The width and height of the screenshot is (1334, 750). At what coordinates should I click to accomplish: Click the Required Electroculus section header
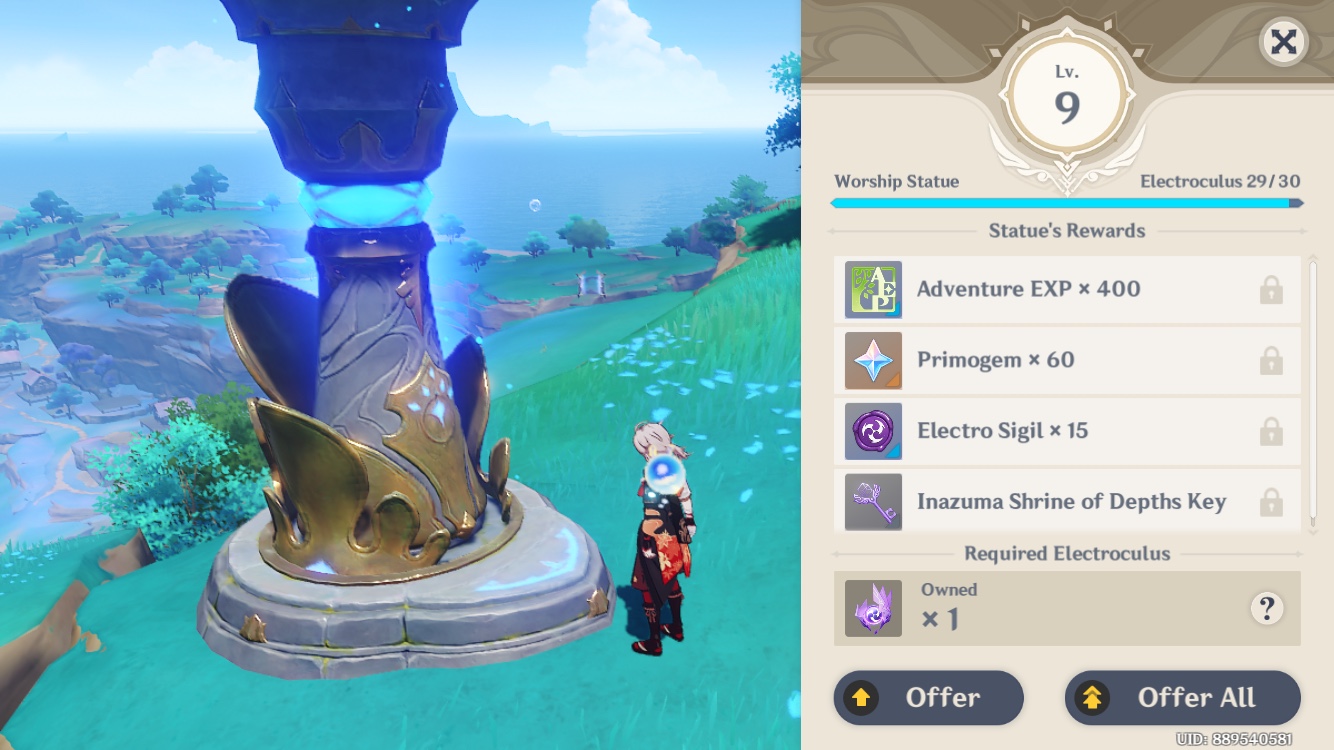point(1066,553)
